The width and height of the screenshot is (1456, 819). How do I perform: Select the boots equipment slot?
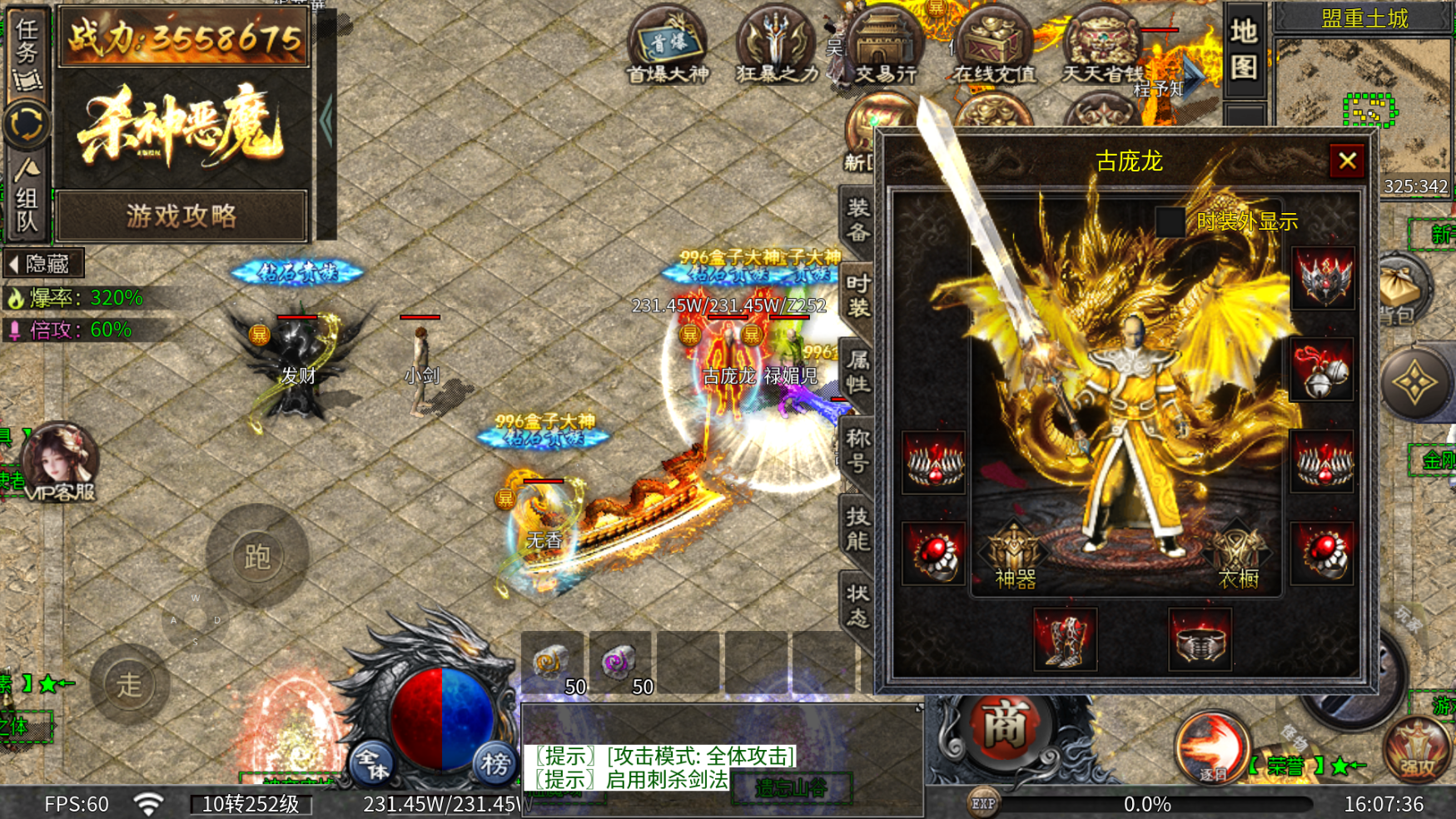[x=1065, y=639]
